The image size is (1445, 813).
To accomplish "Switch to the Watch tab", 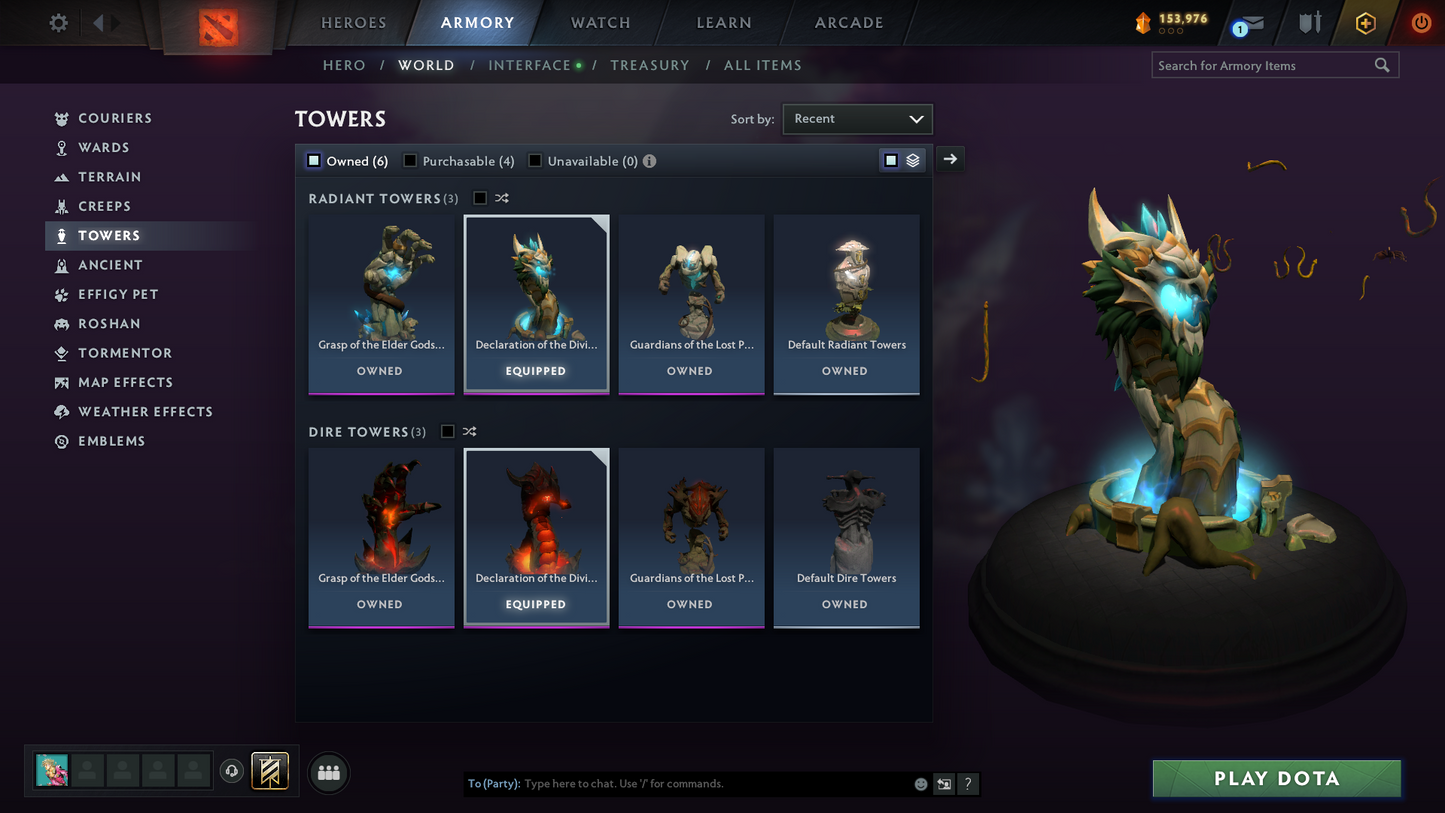I will [x=598, y=22].
